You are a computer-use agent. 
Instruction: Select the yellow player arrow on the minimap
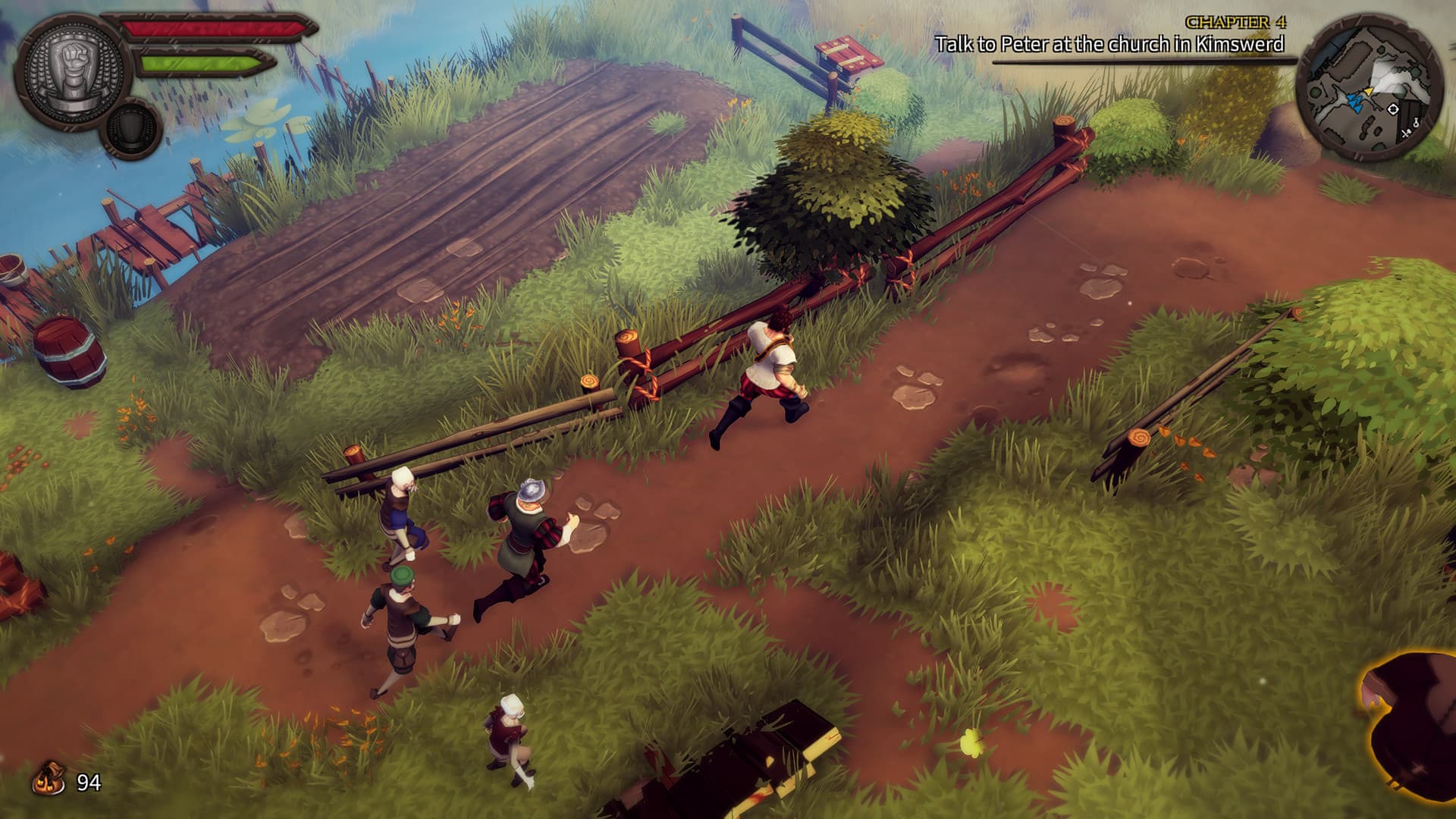(x=1369, y=91)
